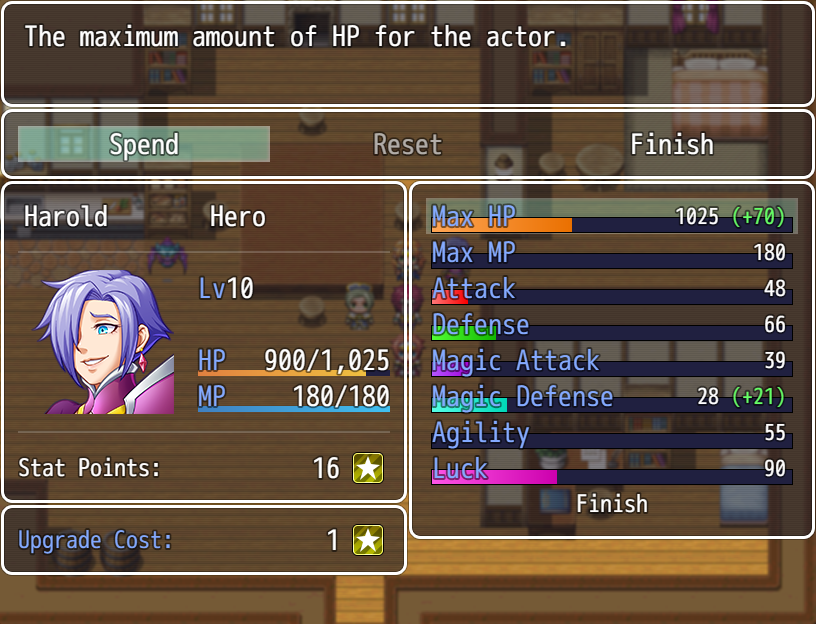The image size is (816, 624).
Task: Choose the Magic Defense stat row
Action: 611,397
